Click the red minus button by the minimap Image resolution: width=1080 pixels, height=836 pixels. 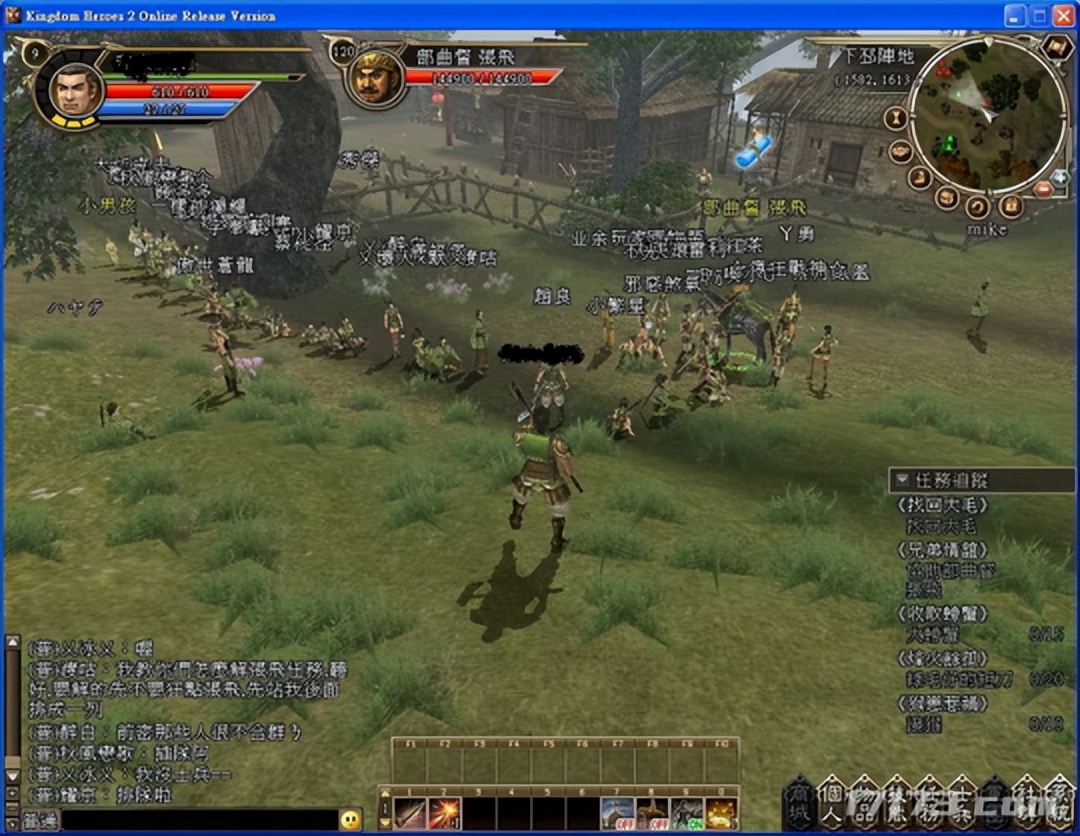(x=1043, y=189)
